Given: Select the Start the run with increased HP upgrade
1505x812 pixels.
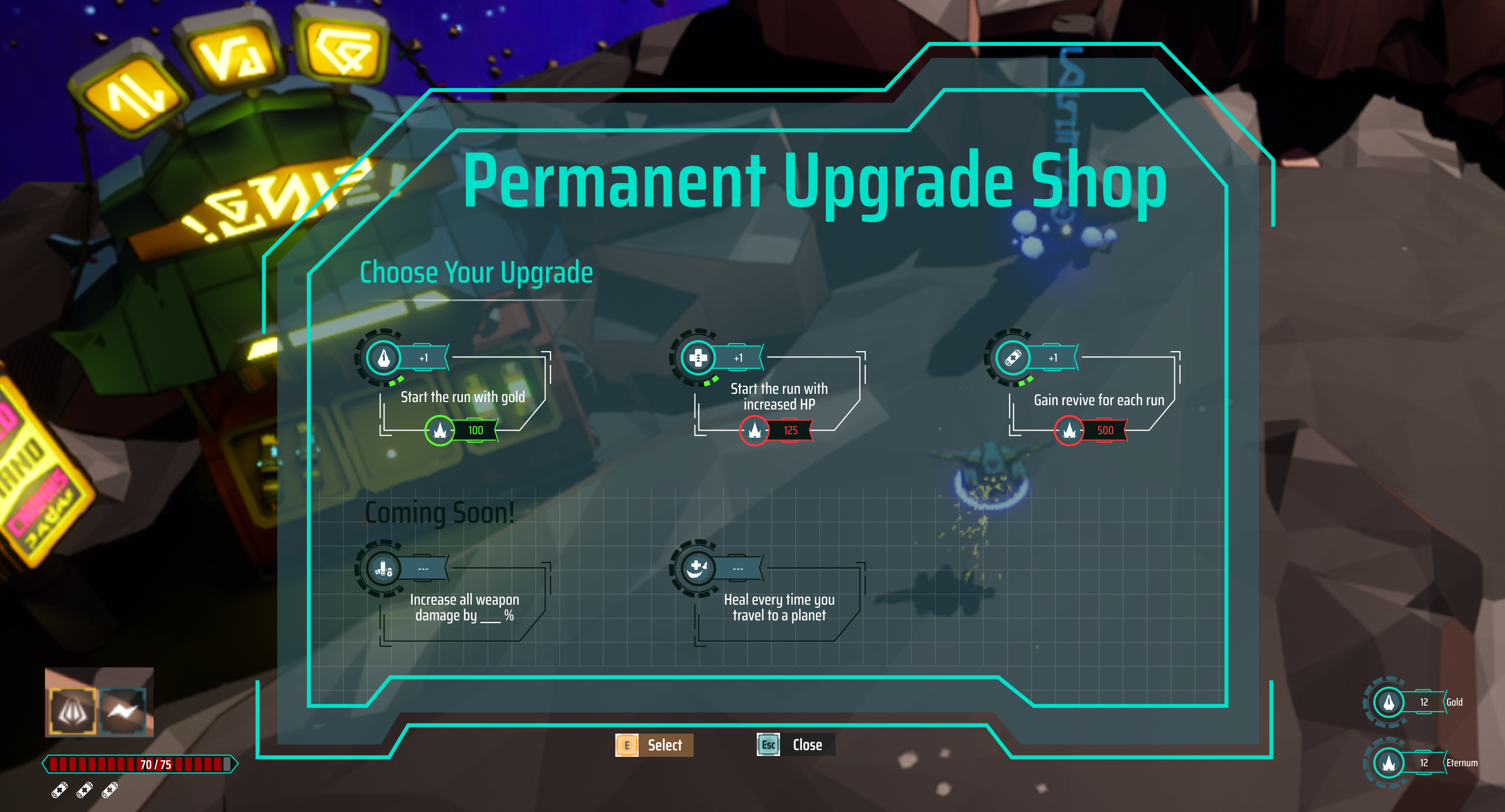Looking at the screenshot, I should pos(778,397).
